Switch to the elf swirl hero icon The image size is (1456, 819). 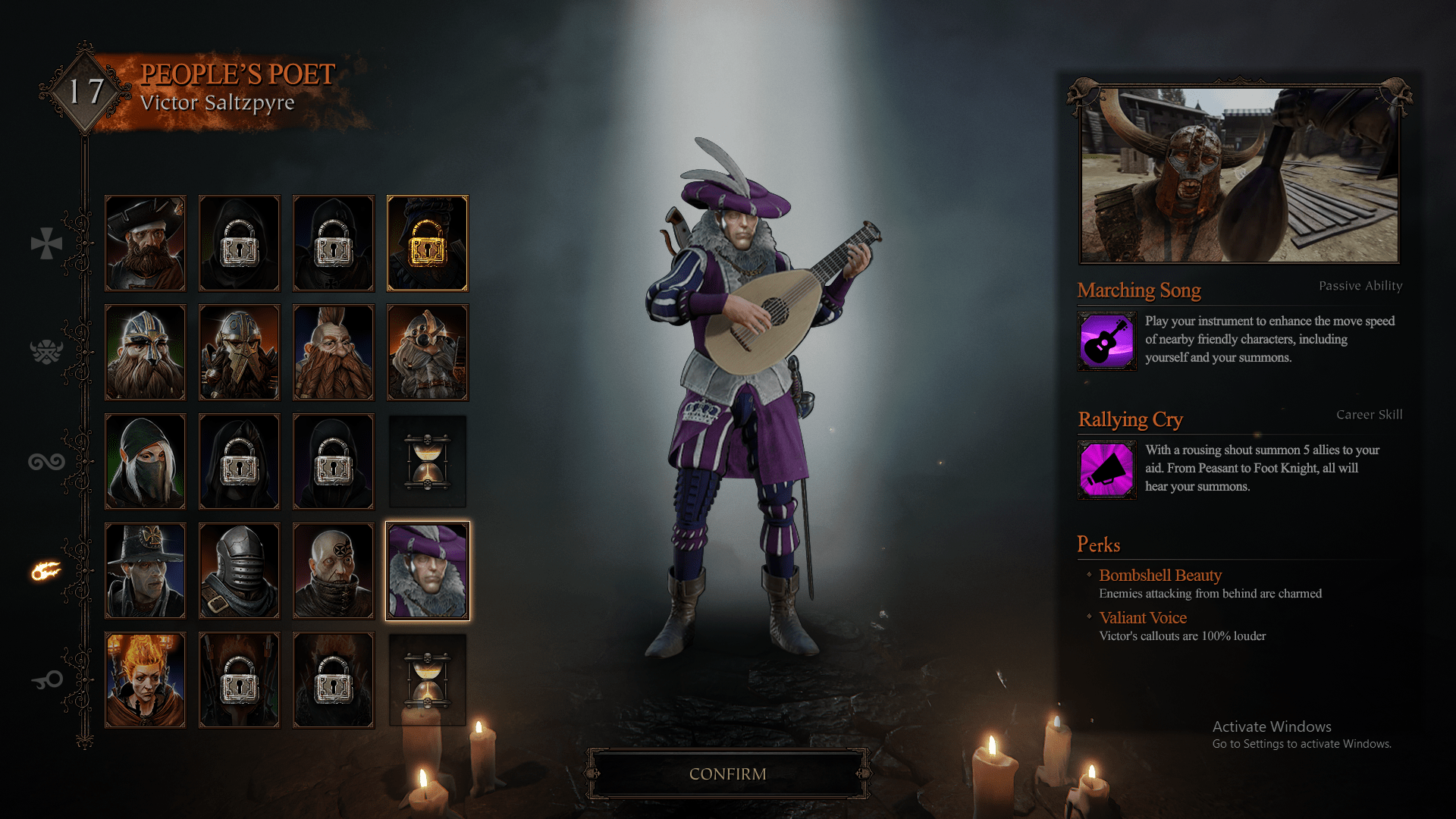[46, 461]
